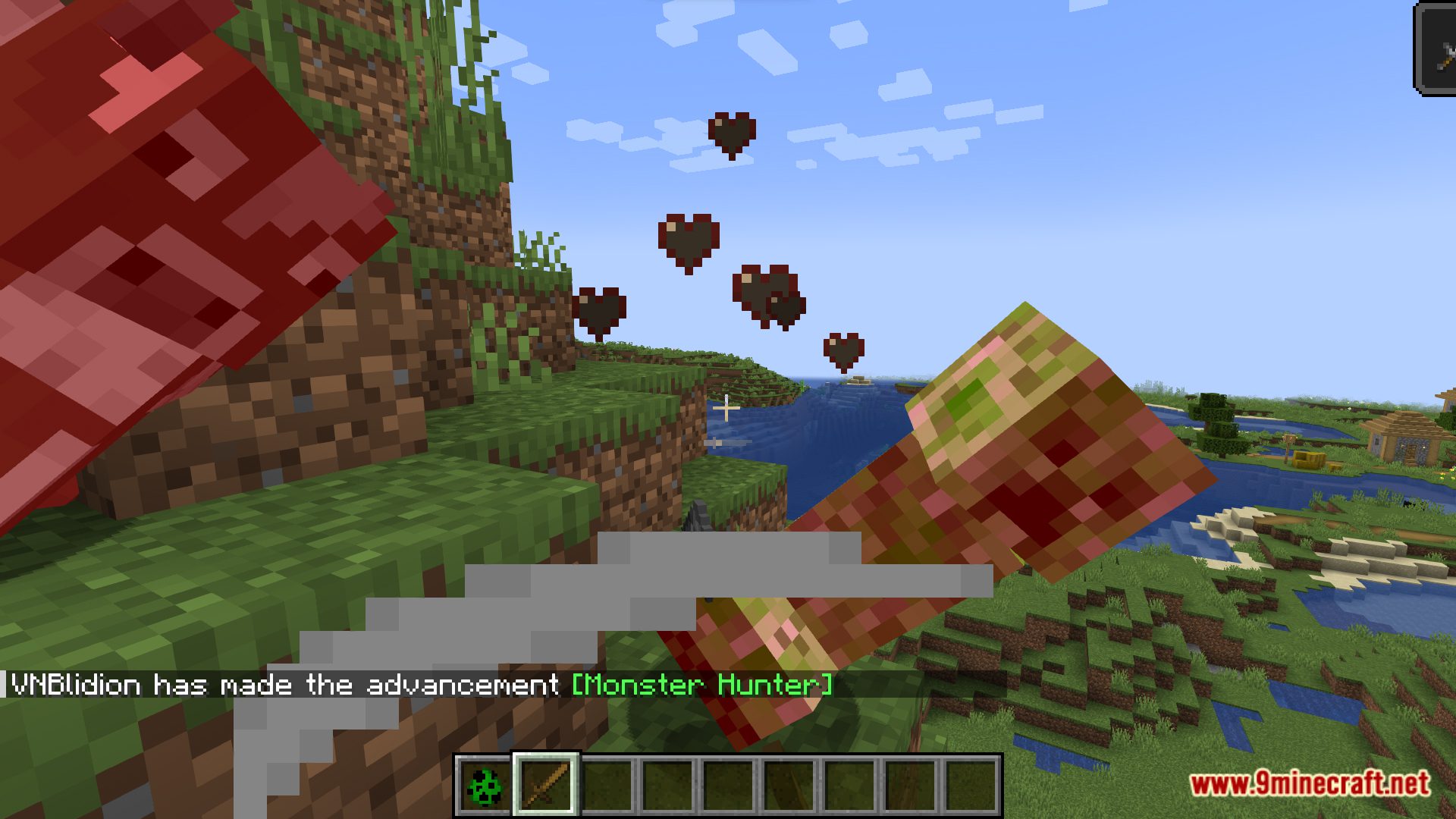The height and width of the screenshot is (819, 1456).
Task: Click the green [Monster Hunter] advancement text
Action: (x=701, y=685)
